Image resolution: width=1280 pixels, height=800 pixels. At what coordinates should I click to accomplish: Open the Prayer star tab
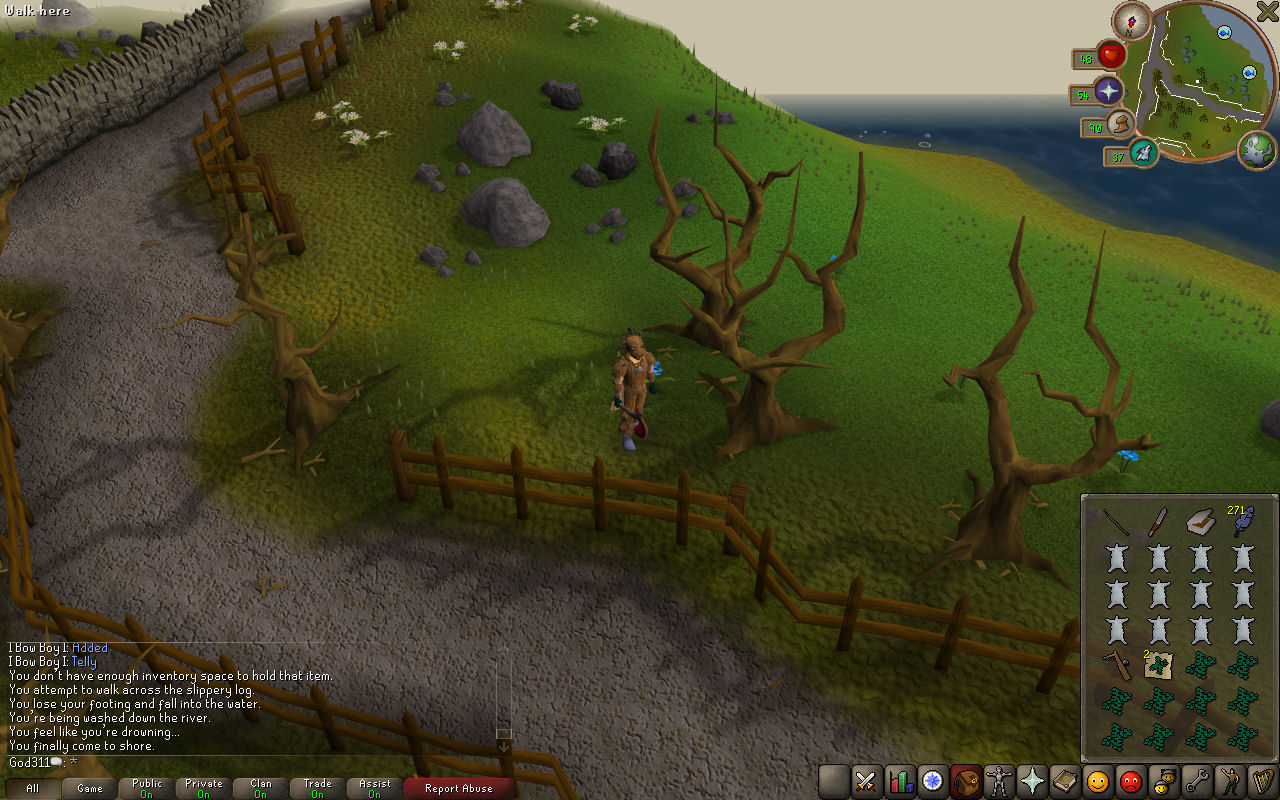(x=1031, y=781)
